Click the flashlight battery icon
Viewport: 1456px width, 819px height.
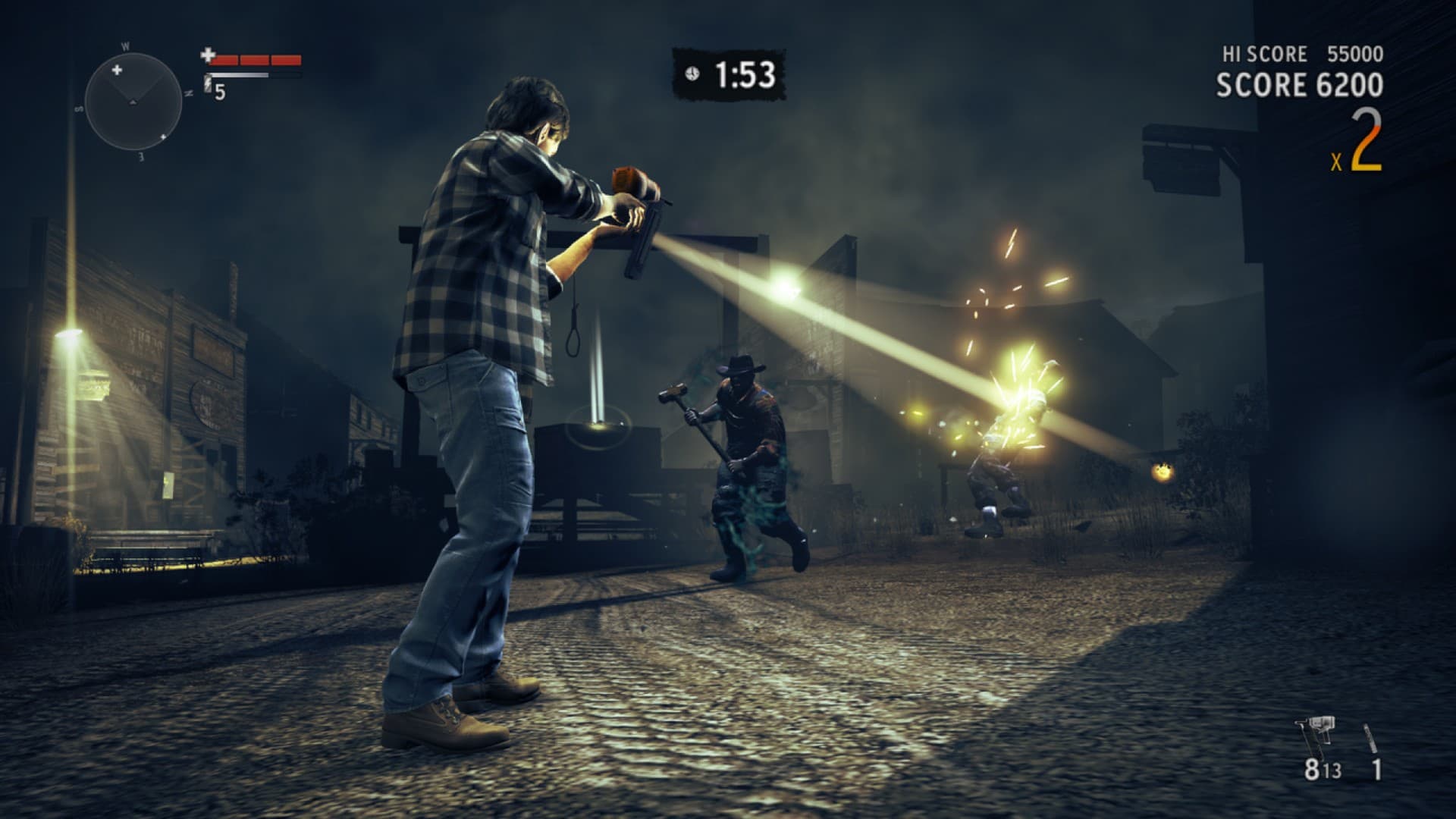point(206,82)
